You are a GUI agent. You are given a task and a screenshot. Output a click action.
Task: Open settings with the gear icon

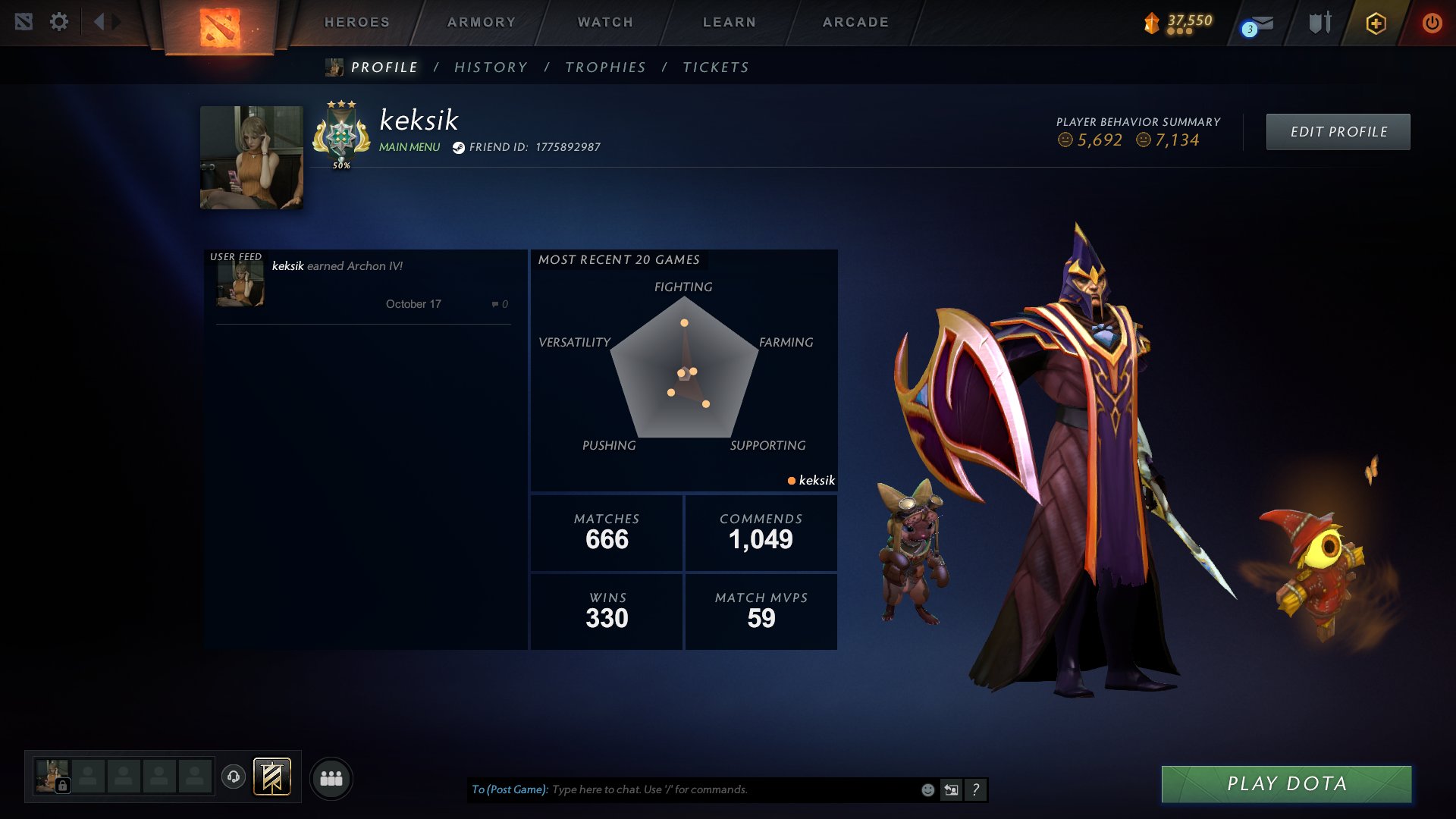click(59, 23)
